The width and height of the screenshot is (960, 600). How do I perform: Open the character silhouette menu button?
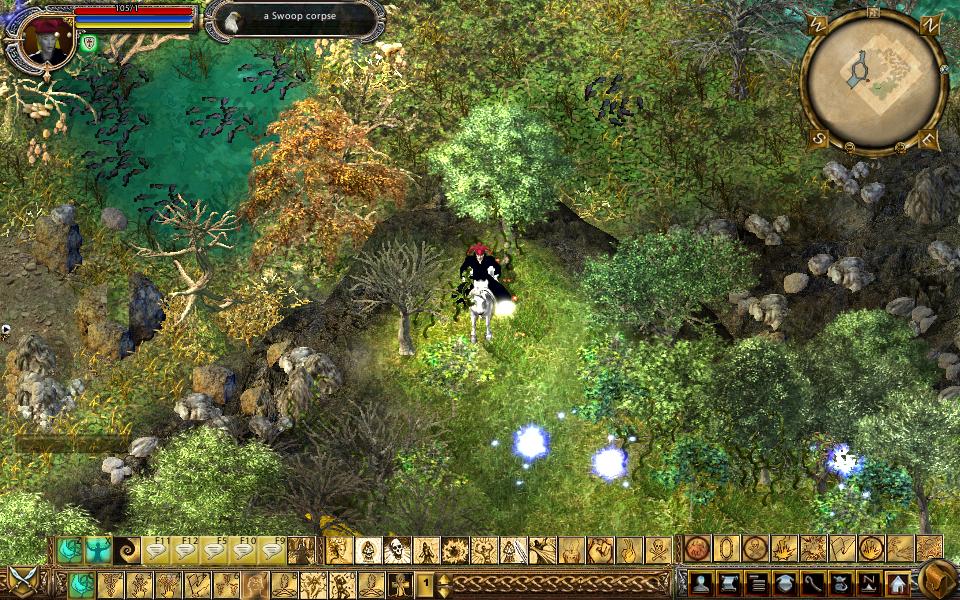point(699,583)
